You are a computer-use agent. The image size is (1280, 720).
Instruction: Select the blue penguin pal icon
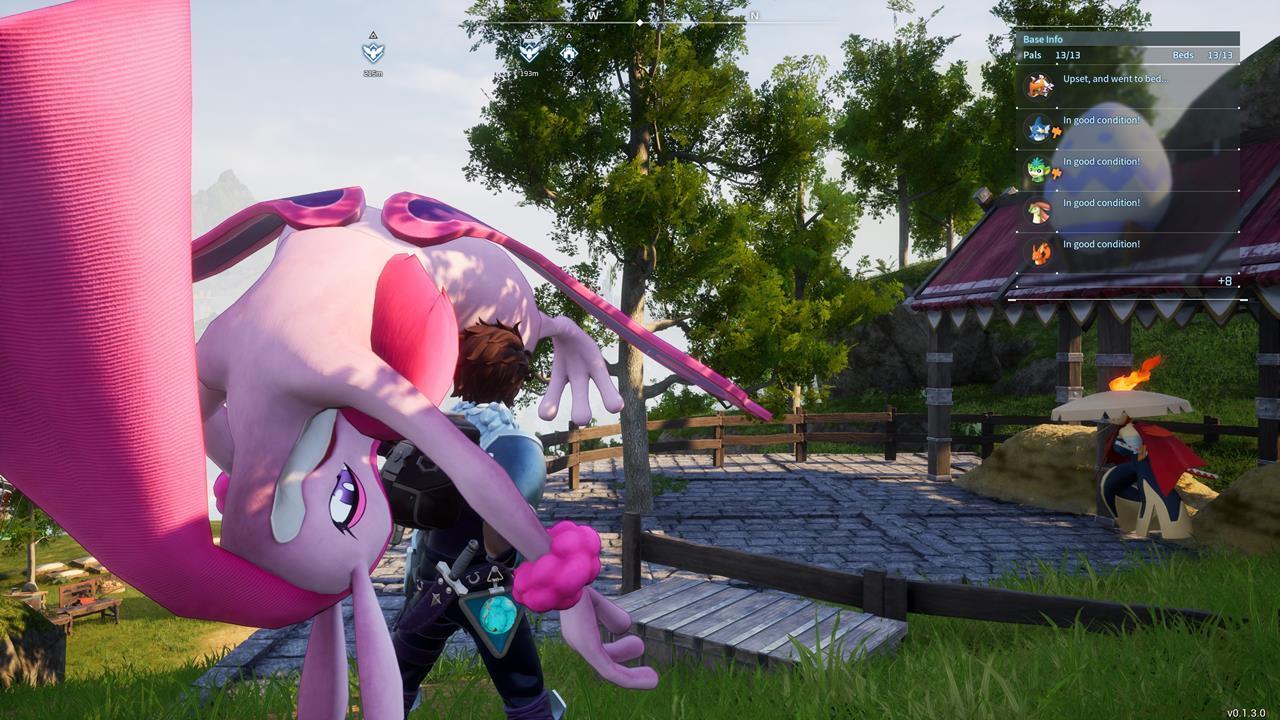1039,128
